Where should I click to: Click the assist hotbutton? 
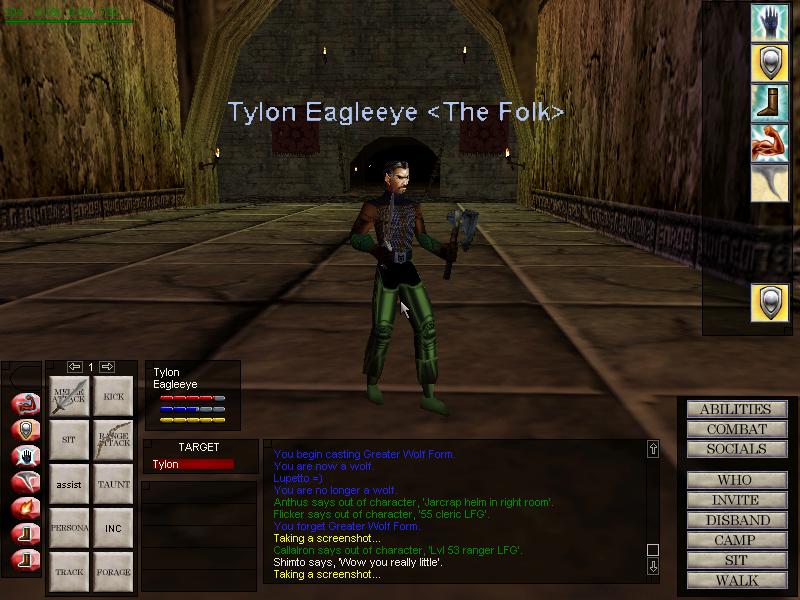[x=69, y=484]
